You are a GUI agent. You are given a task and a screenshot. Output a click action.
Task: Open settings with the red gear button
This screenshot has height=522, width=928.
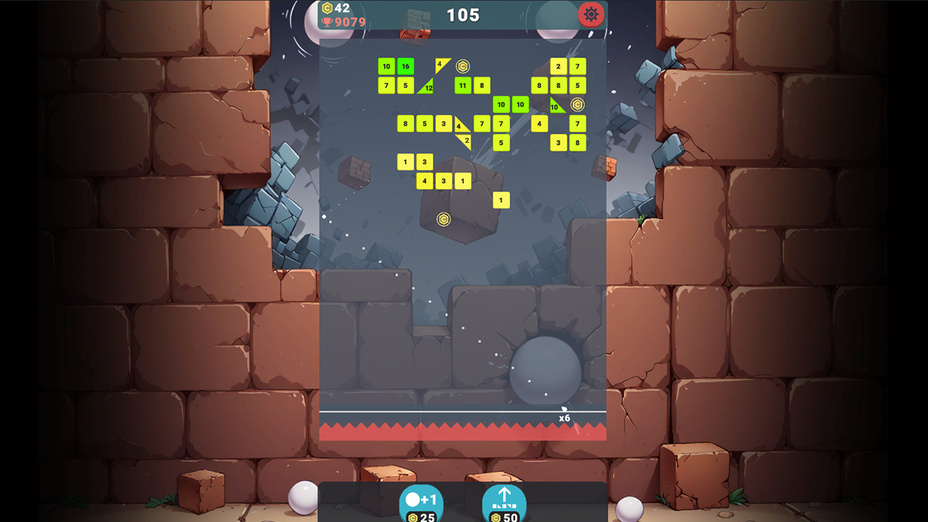[x=590, y=15]
